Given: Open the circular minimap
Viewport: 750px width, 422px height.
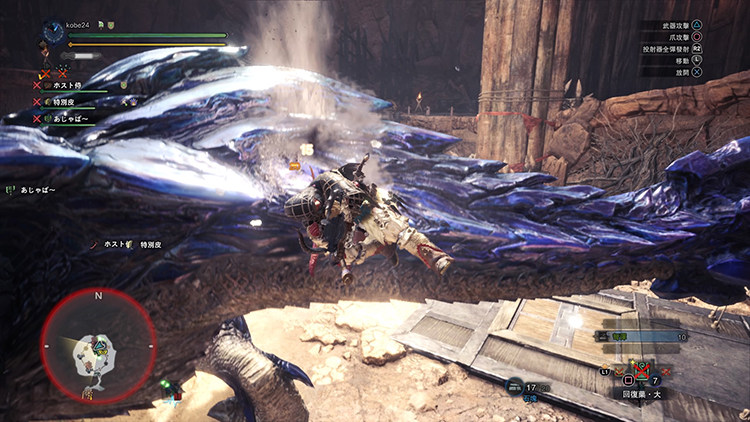Looking at the screenshot, I should coord(97,346).
